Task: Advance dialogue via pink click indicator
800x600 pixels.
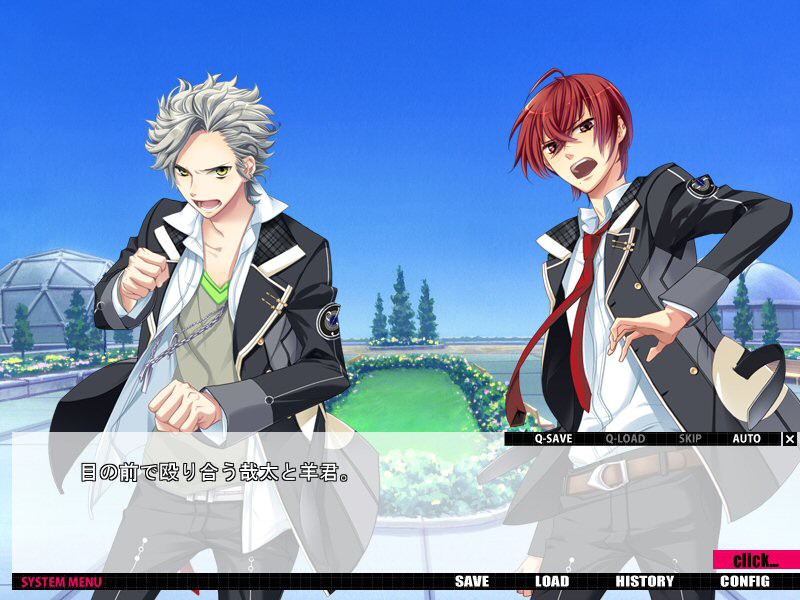Action: 756,560
